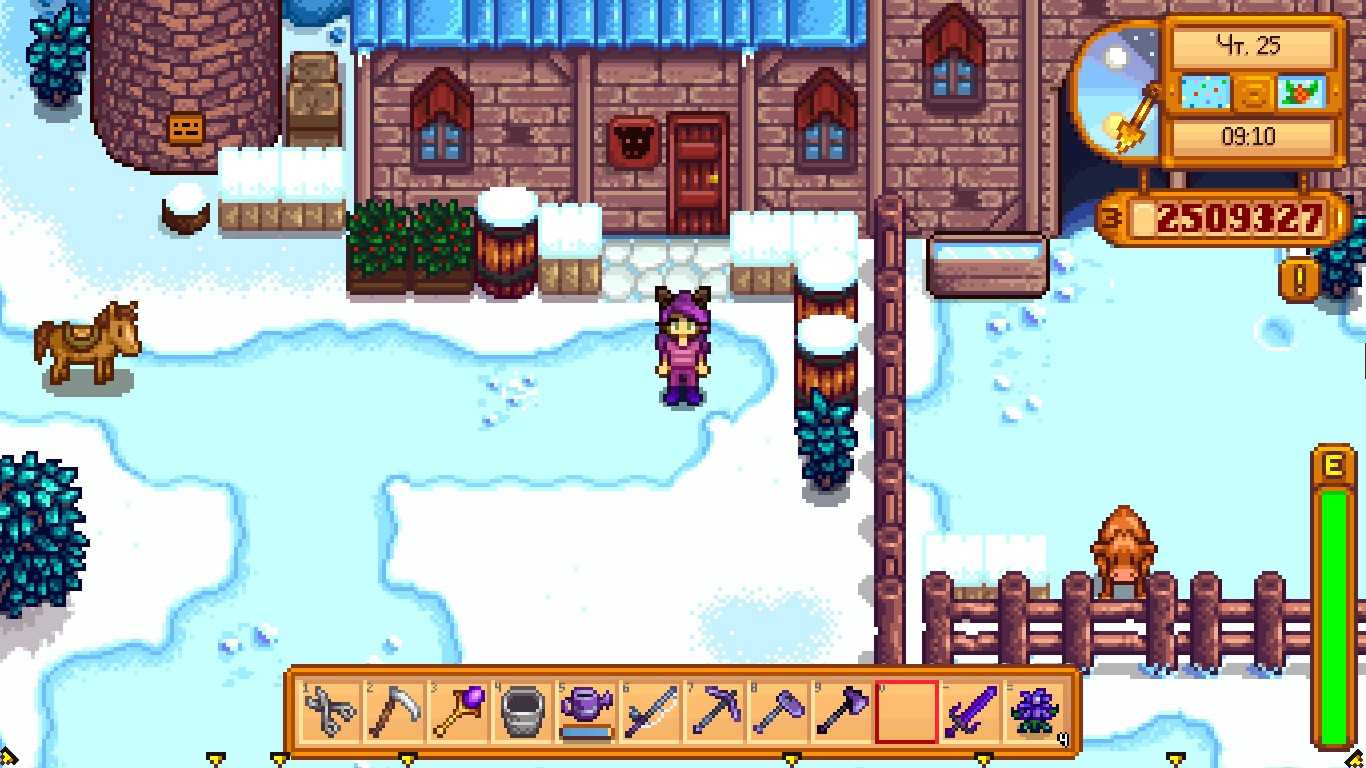Open the journal exclamation mark icon

pyautogui.click(x=1299, y=280)
